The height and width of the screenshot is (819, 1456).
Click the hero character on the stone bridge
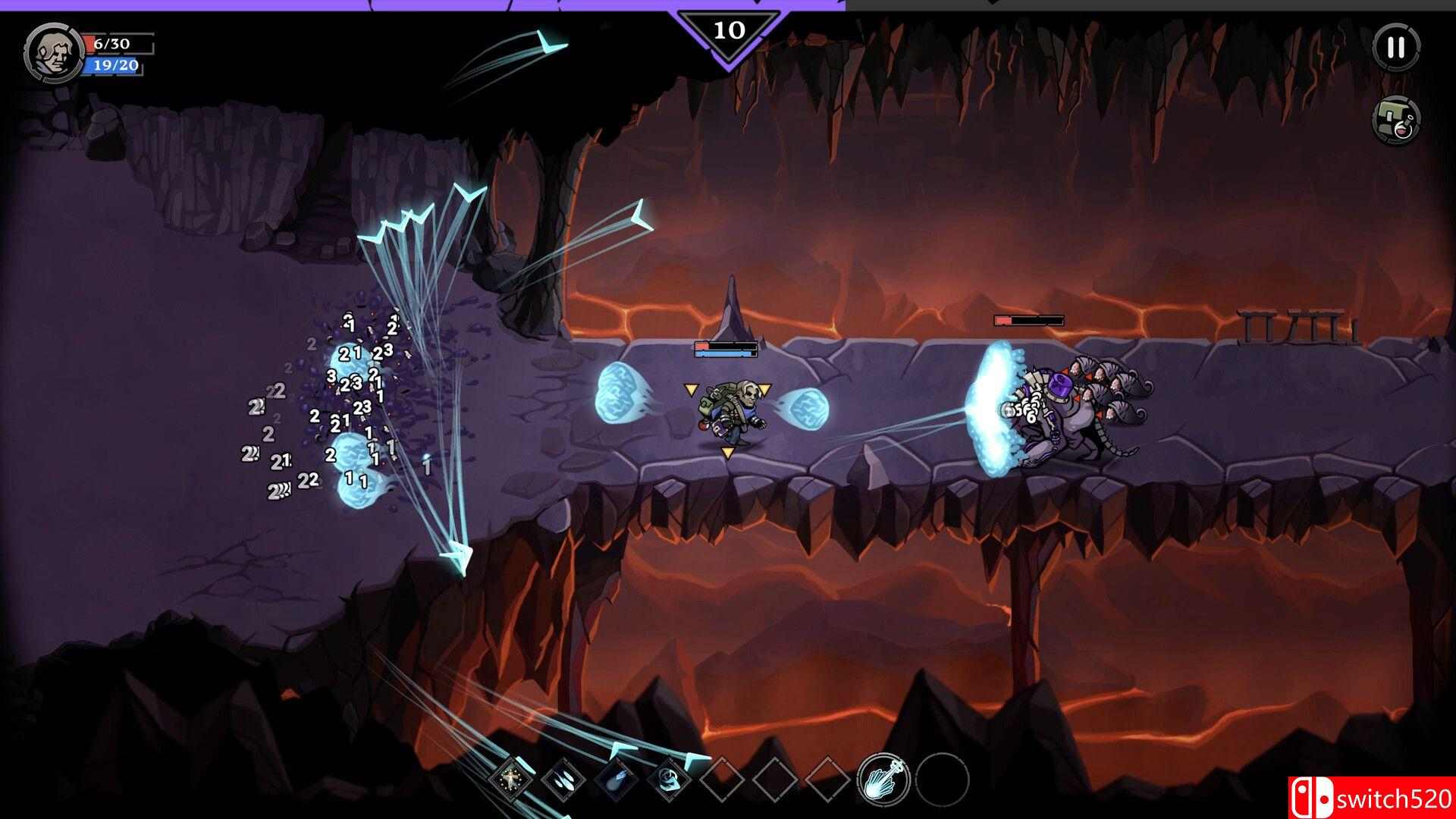(x=730, y=413)
